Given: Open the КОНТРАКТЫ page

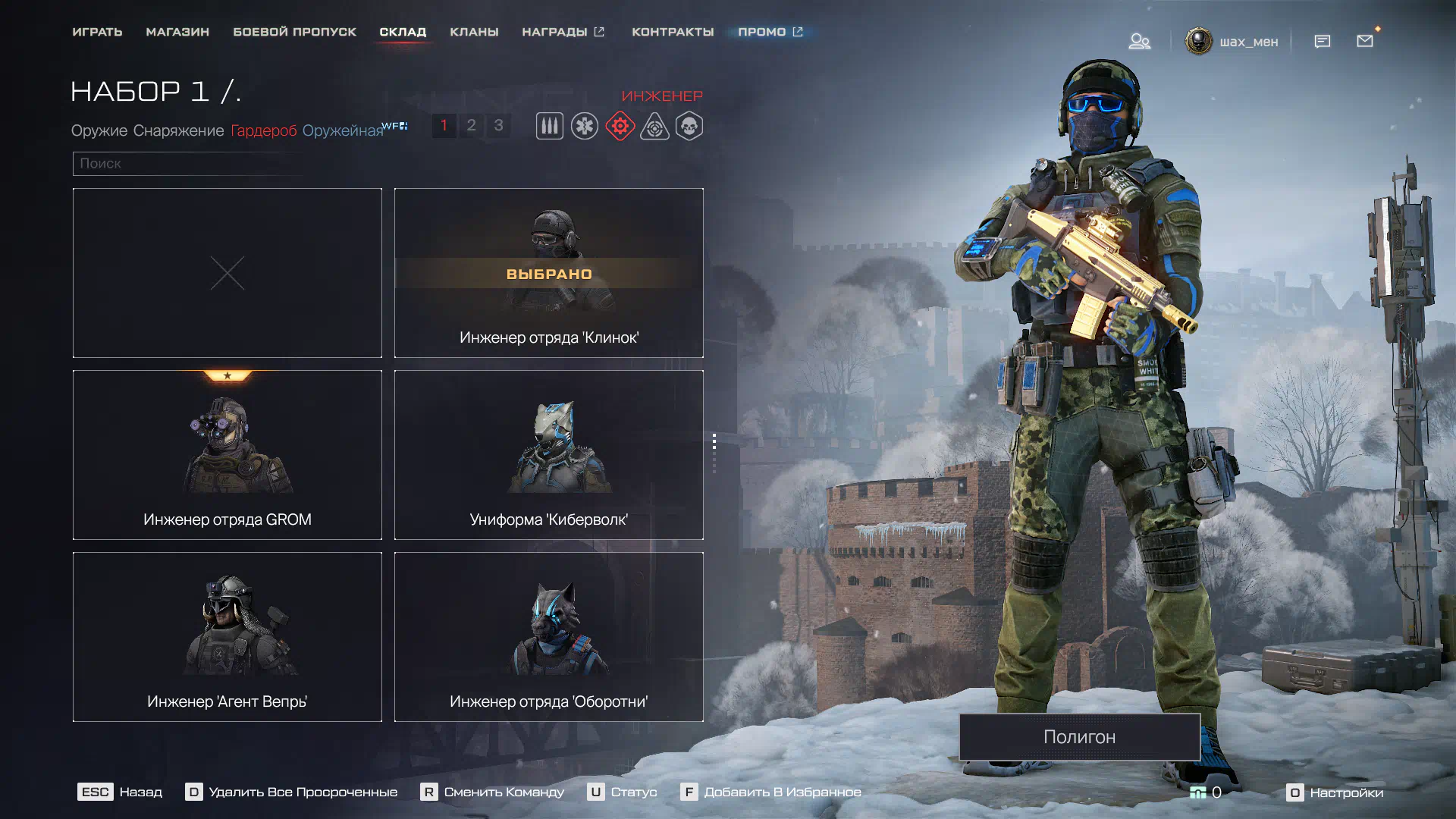Looking at the screenshot, I should tap(673, 32).
